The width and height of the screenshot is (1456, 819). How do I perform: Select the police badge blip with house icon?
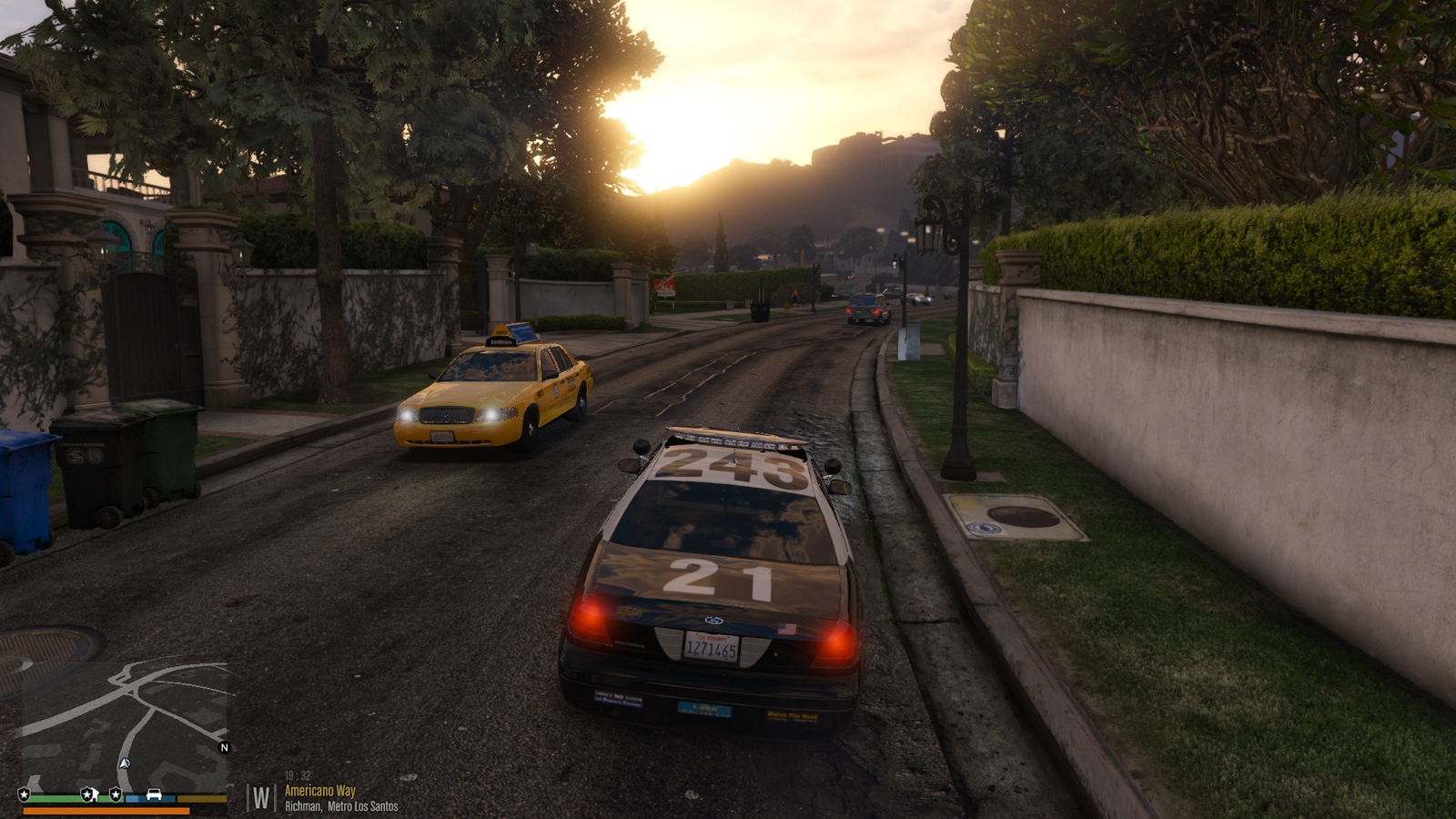point(88,794)
